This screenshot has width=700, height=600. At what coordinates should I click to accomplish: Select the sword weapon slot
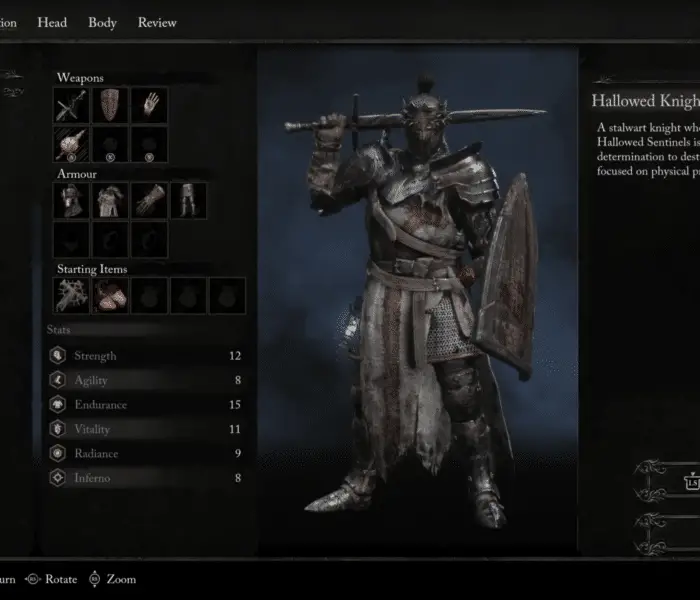point(72,105)
